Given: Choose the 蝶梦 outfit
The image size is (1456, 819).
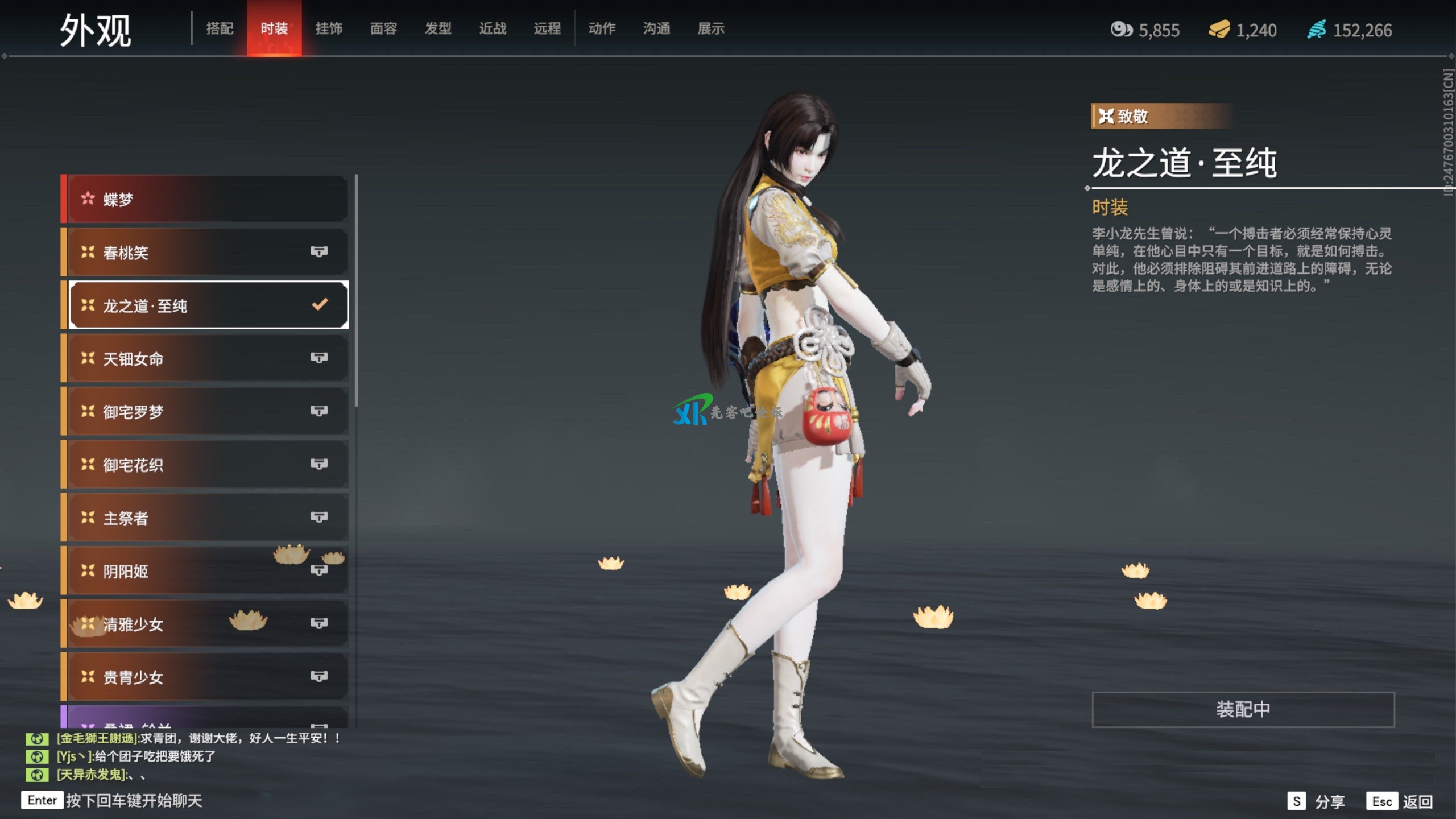Looking at the screenshot, I should [x=205, y=199].
